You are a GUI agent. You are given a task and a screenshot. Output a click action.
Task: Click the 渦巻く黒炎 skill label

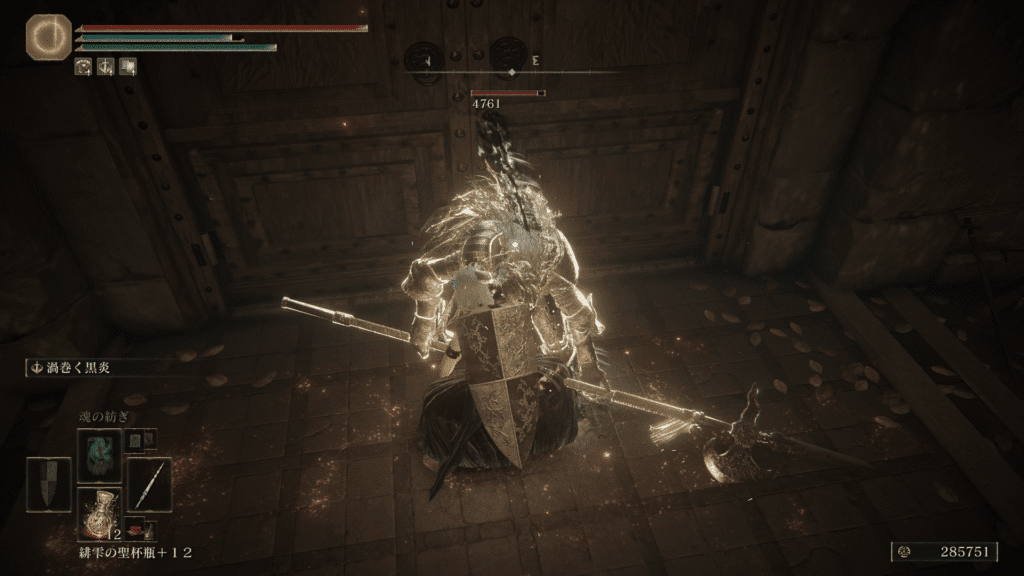73,368
